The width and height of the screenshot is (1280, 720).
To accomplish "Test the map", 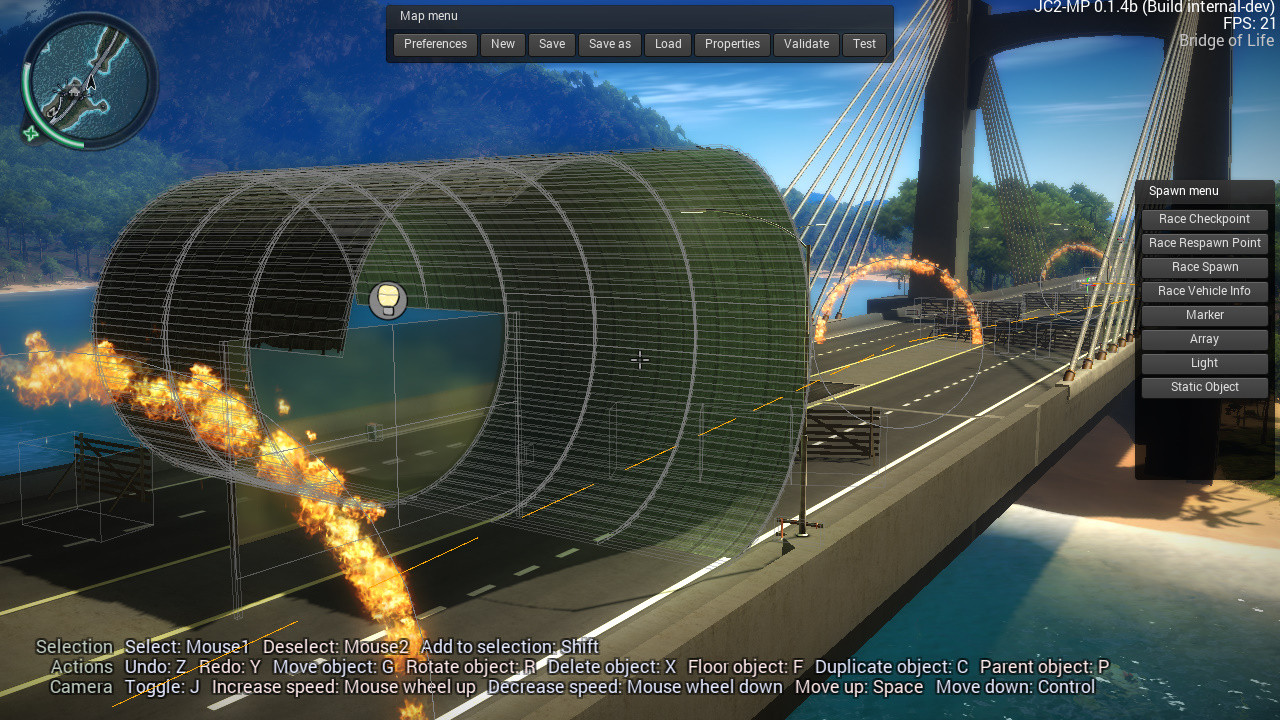I will 865,44.
